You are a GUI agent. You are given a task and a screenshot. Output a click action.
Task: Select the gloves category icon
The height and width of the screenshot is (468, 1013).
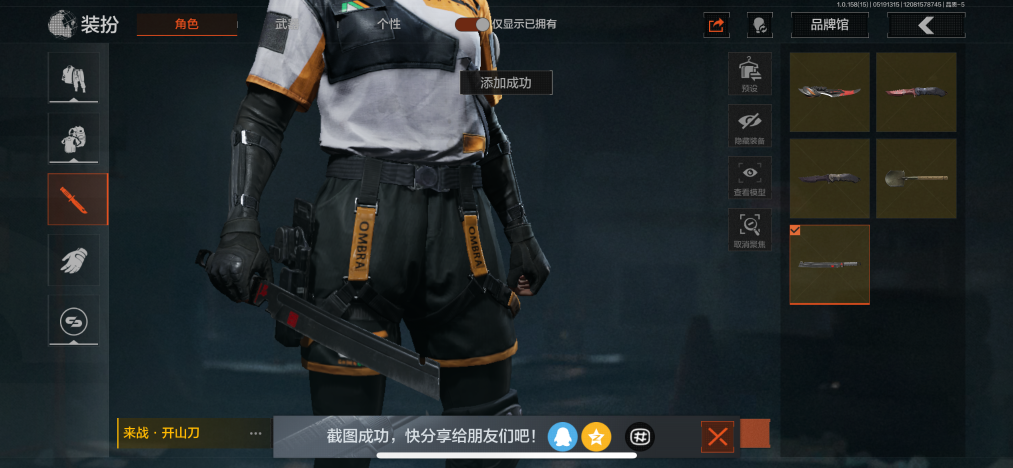pos(74,260)
